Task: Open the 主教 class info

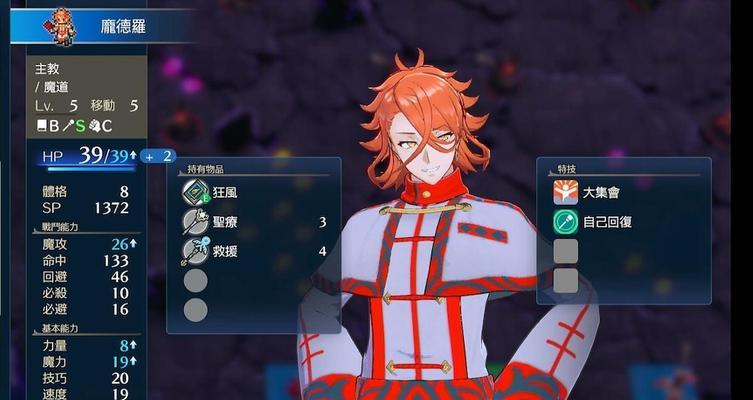Action: pos(49,70)
